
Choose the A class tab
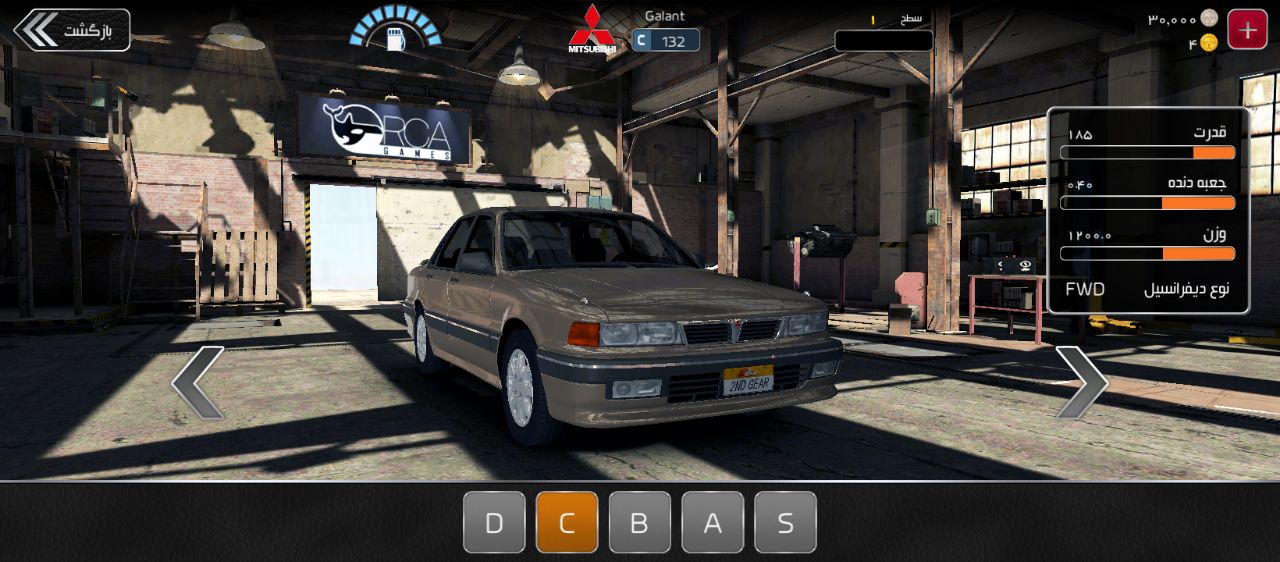713,522
